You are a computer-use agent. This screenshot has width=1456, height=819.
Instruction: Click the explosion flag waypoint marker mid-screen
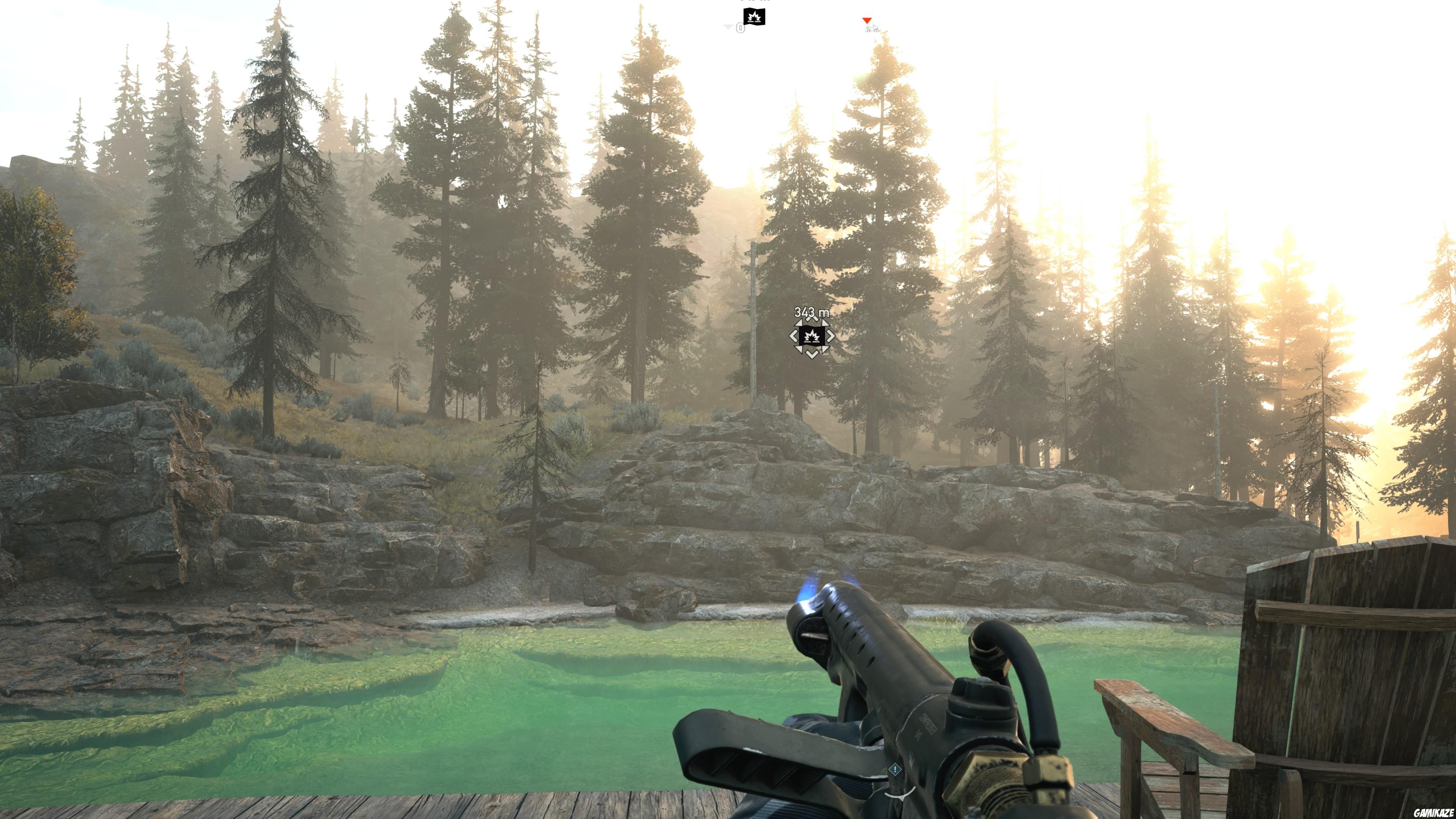[812, 337]
